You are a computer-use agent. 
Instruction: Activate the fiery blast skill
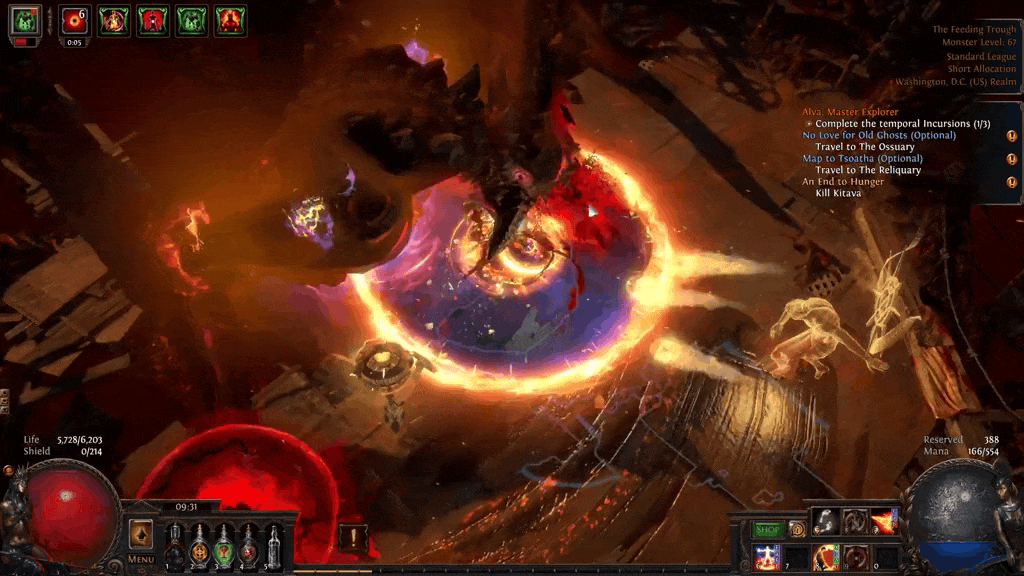(884, 521)
